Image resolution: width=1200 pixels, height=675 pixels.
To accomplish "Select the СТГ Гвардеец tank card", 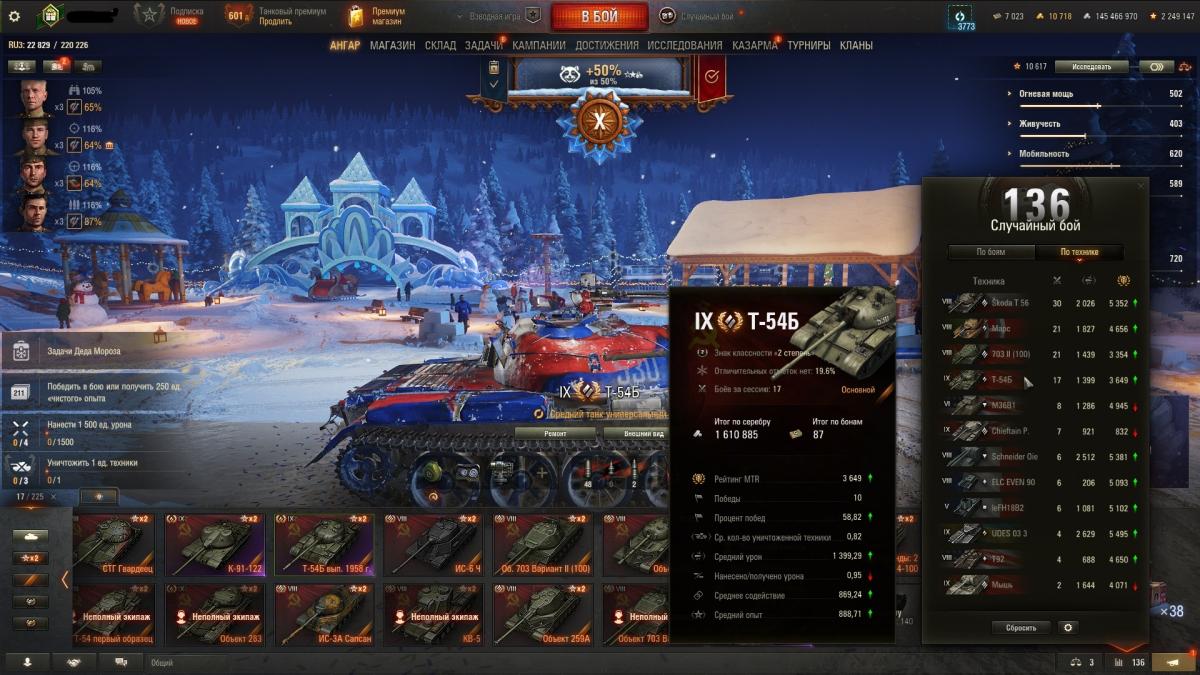I will pos(113,545).
